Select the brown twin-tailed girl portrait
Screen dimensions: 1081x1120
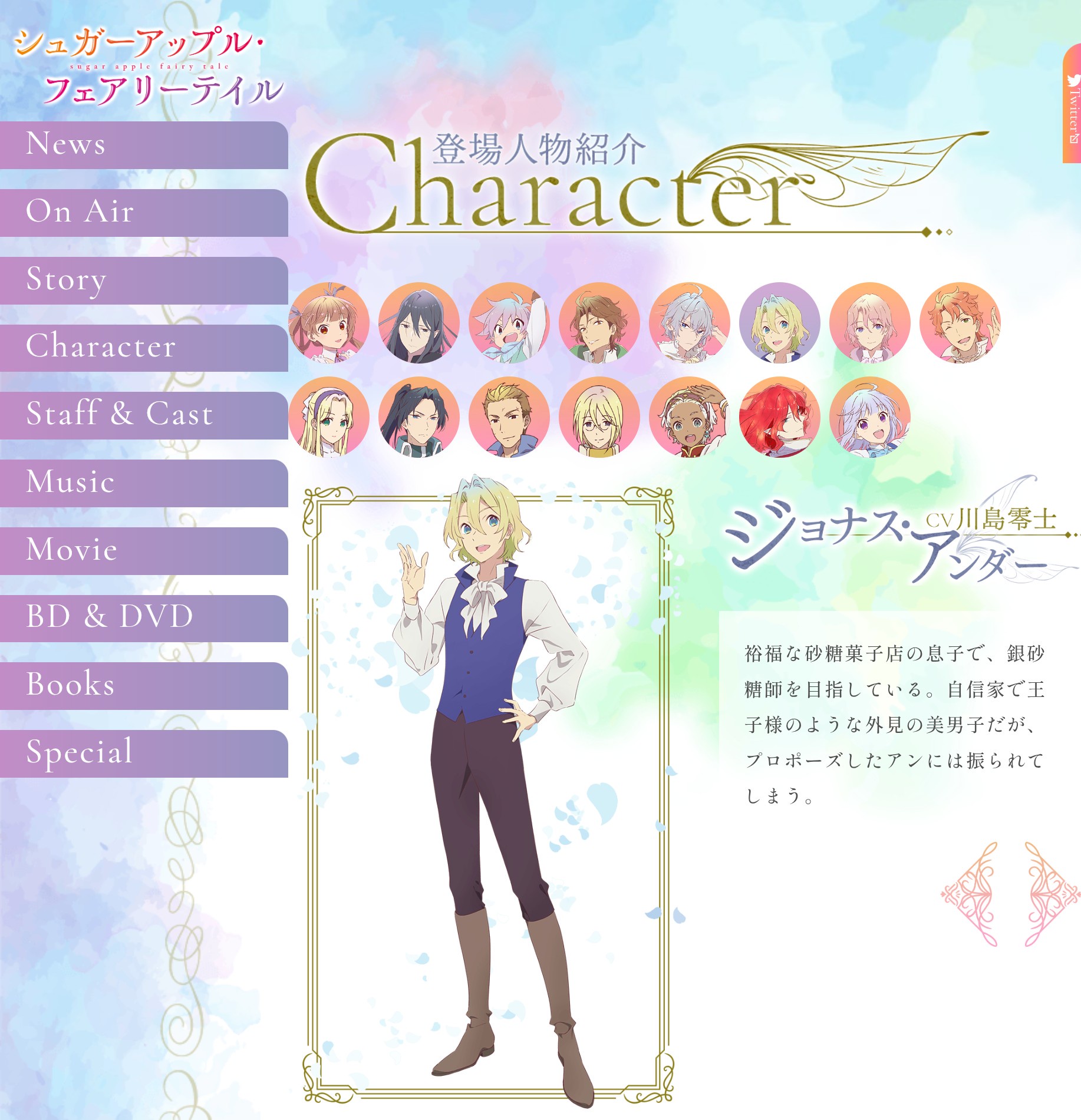pyautogui.click(x=329, y=323)
